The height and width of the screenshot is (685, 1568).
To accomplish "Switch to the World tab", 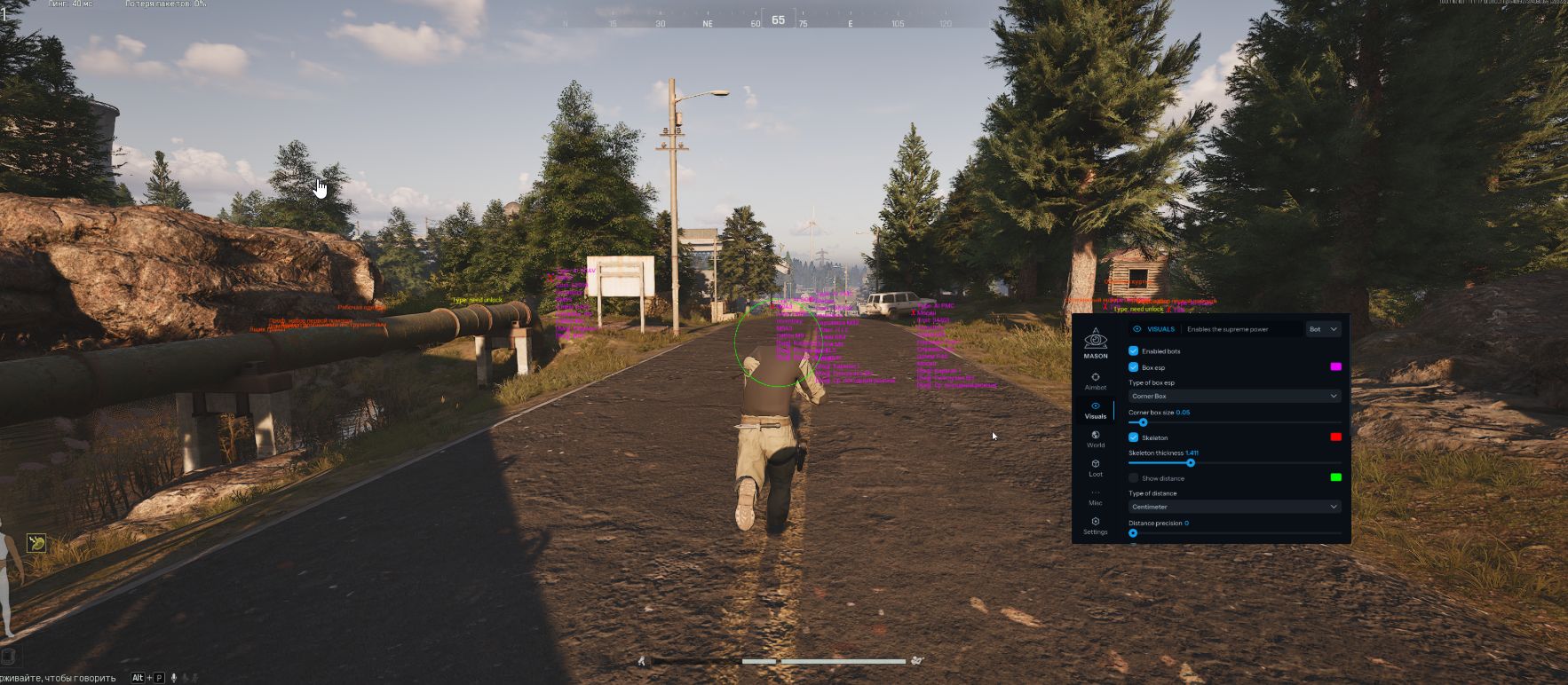I will (1096, 438).
